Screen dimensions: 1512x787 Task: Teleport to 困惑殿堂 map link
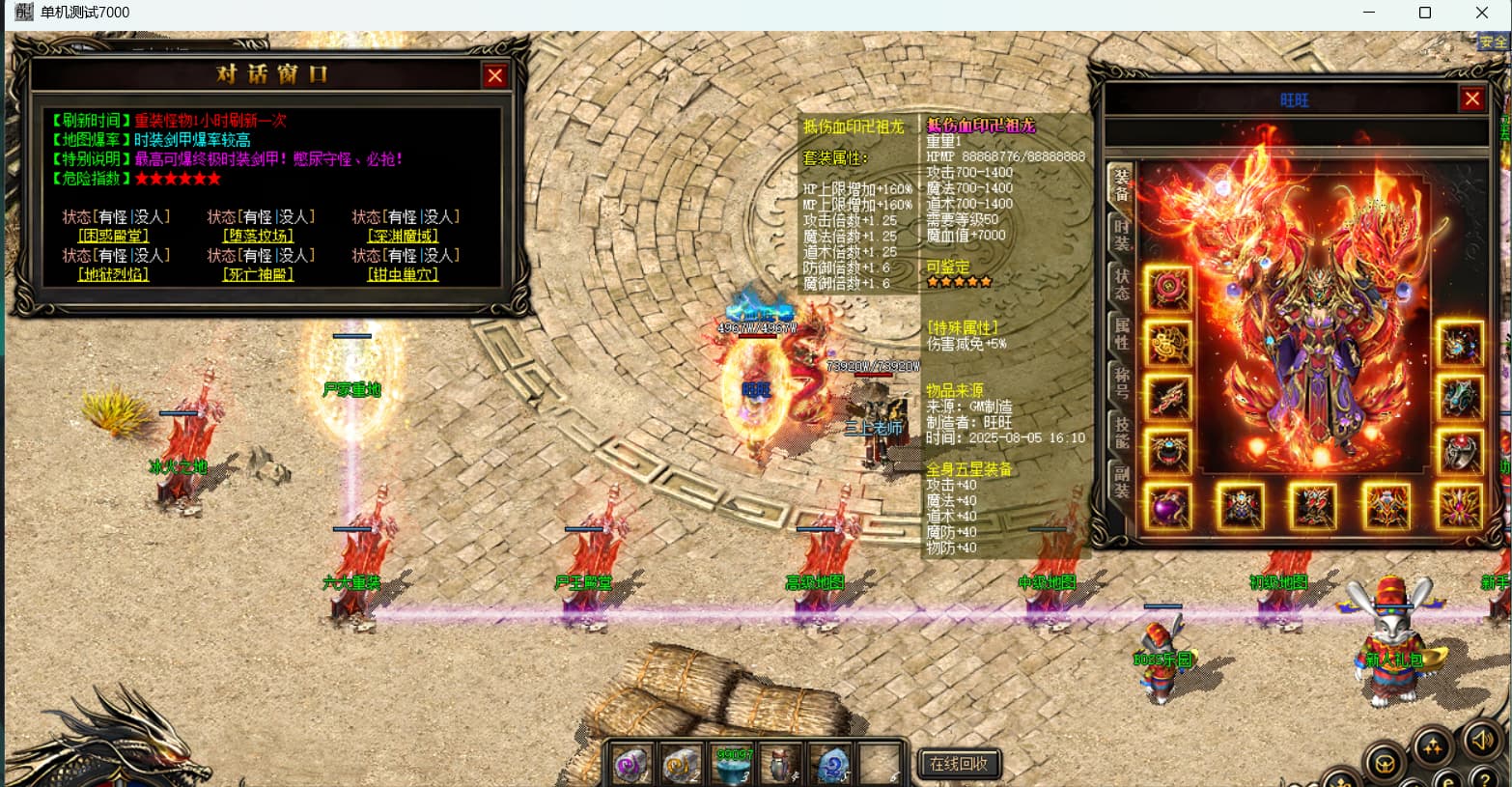[x=113, y=236]
